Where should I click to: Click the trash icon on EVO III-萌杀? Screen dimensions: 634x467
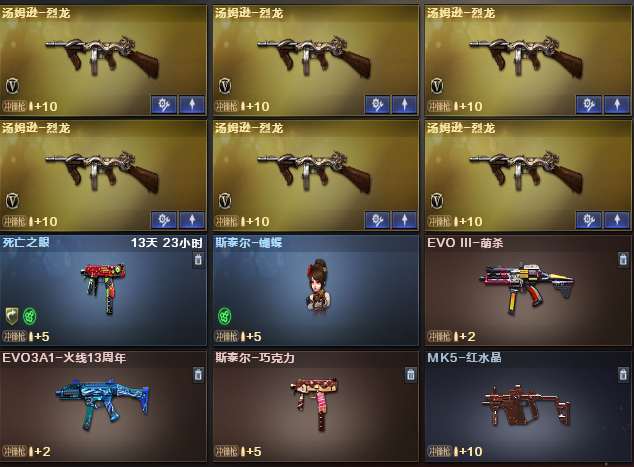coord(622,259)
